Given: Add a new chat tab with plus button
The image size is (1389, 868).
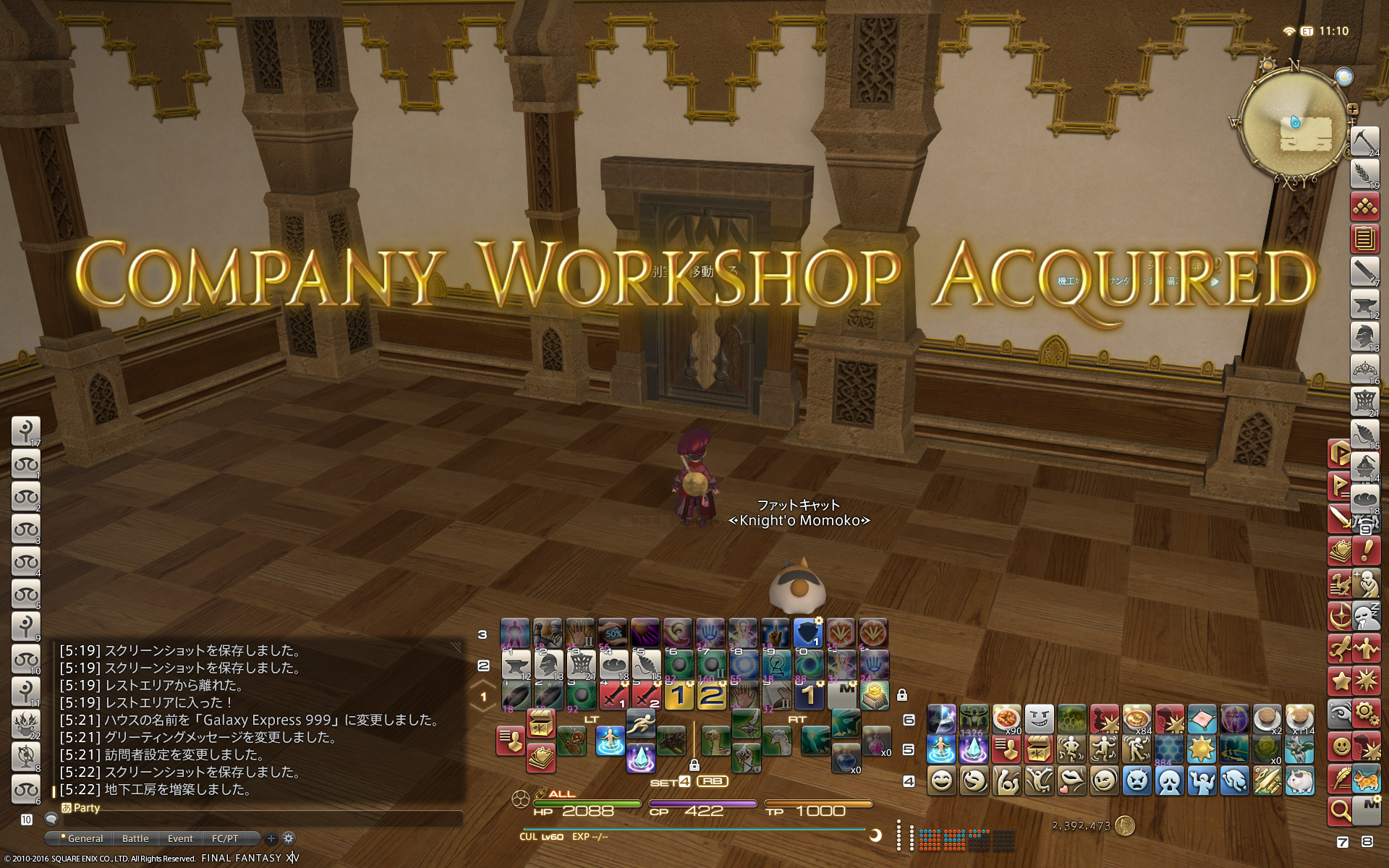Looking at the screenshot, I should [271, 838].
